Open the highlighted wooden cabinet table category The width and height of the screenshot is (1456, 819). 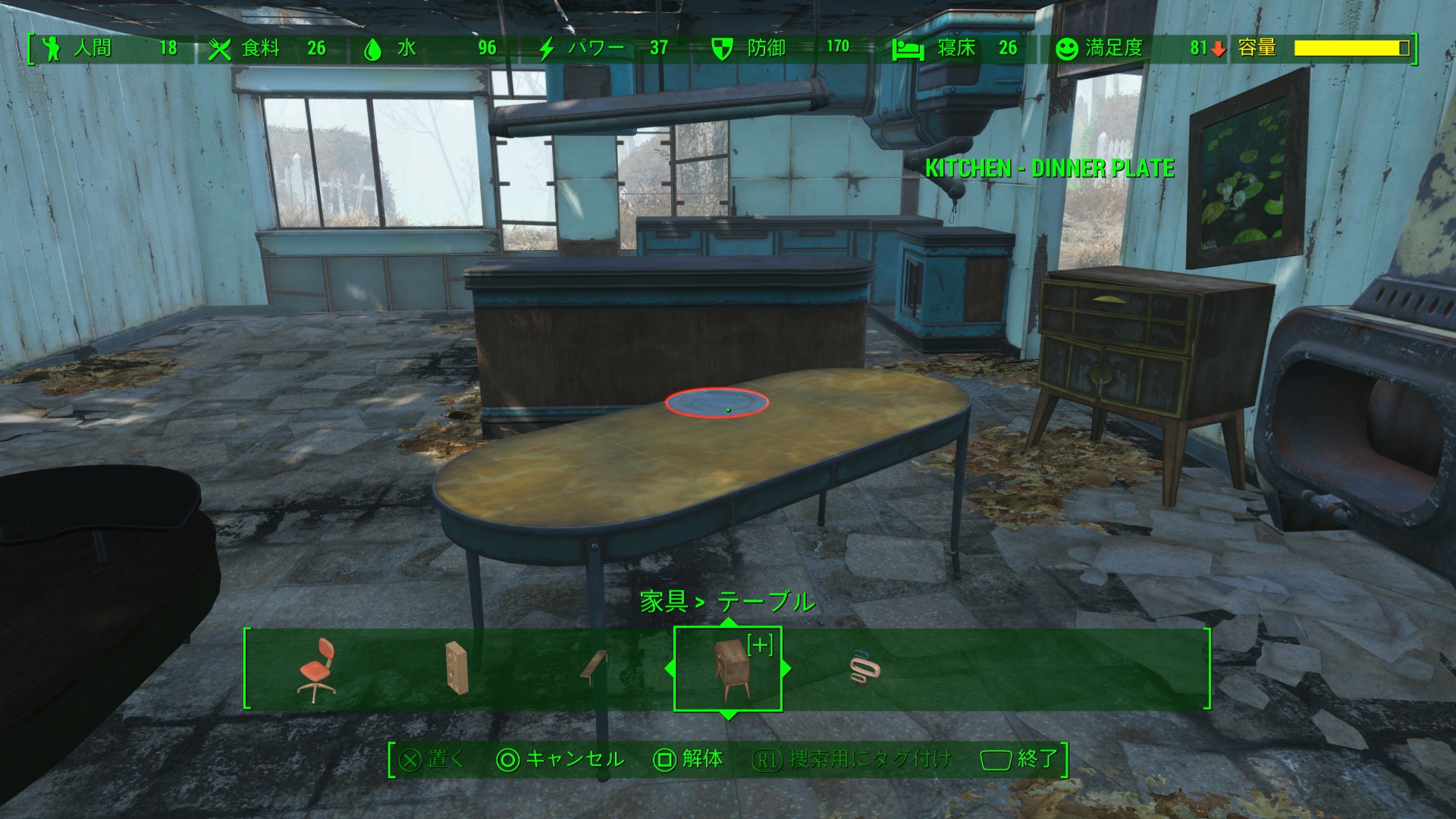(728, 669)
